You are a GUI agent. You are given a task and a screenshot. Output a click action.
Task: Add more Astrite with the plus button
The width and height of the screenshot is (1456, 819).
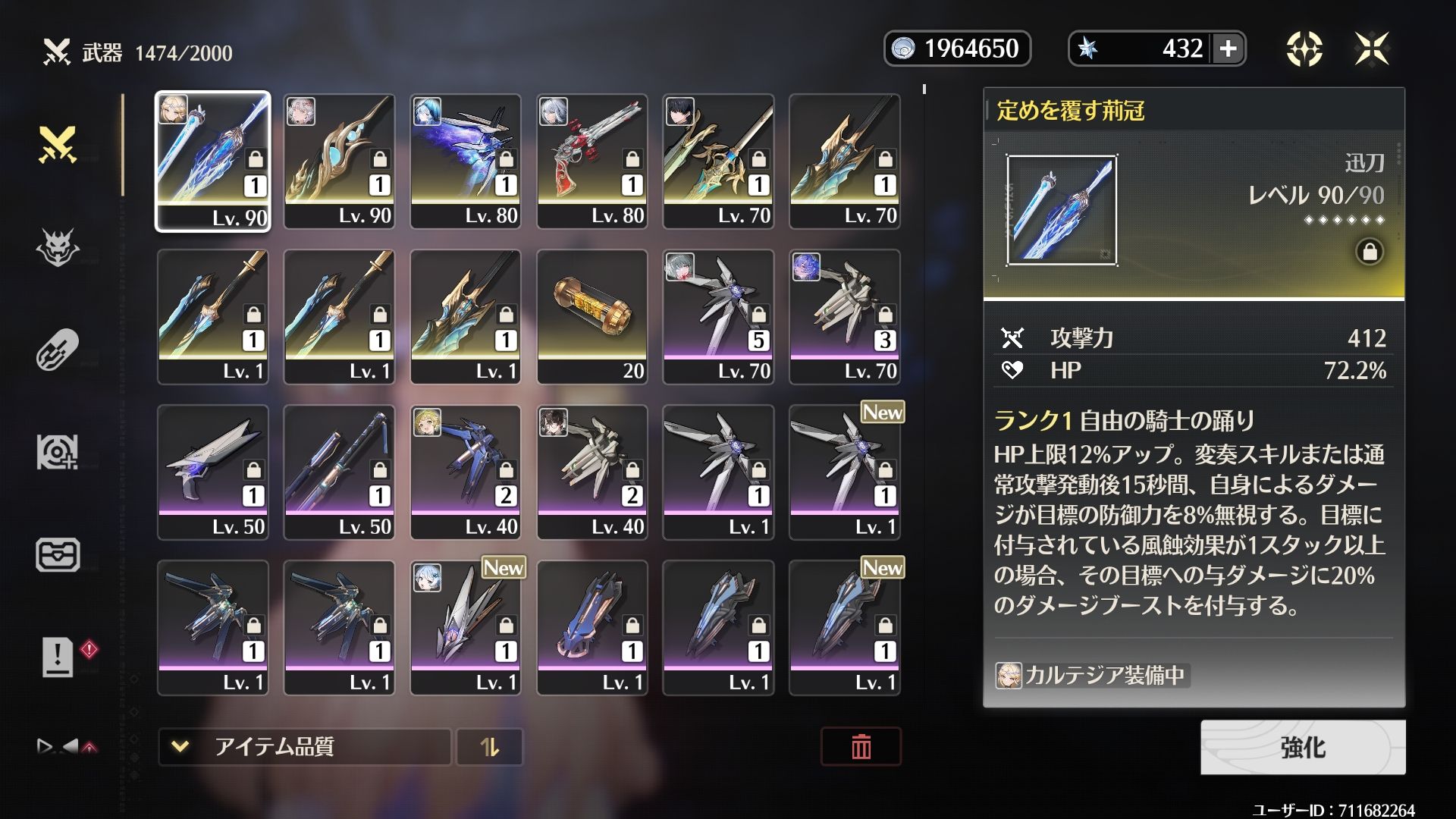pyautogui.click(x=1228, y=49)
